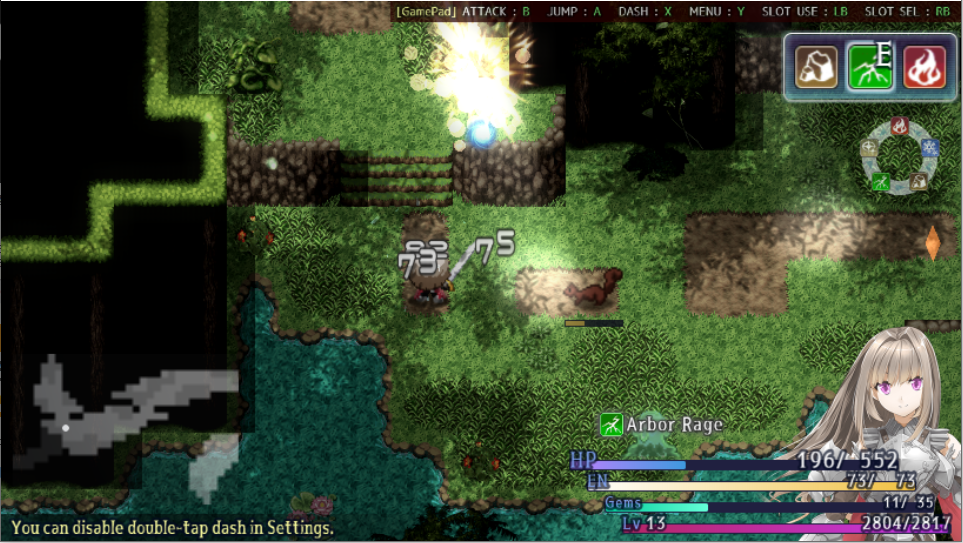Select the red fire skill slot
Viewport: 963px width, 543px height.
point(924,68)
